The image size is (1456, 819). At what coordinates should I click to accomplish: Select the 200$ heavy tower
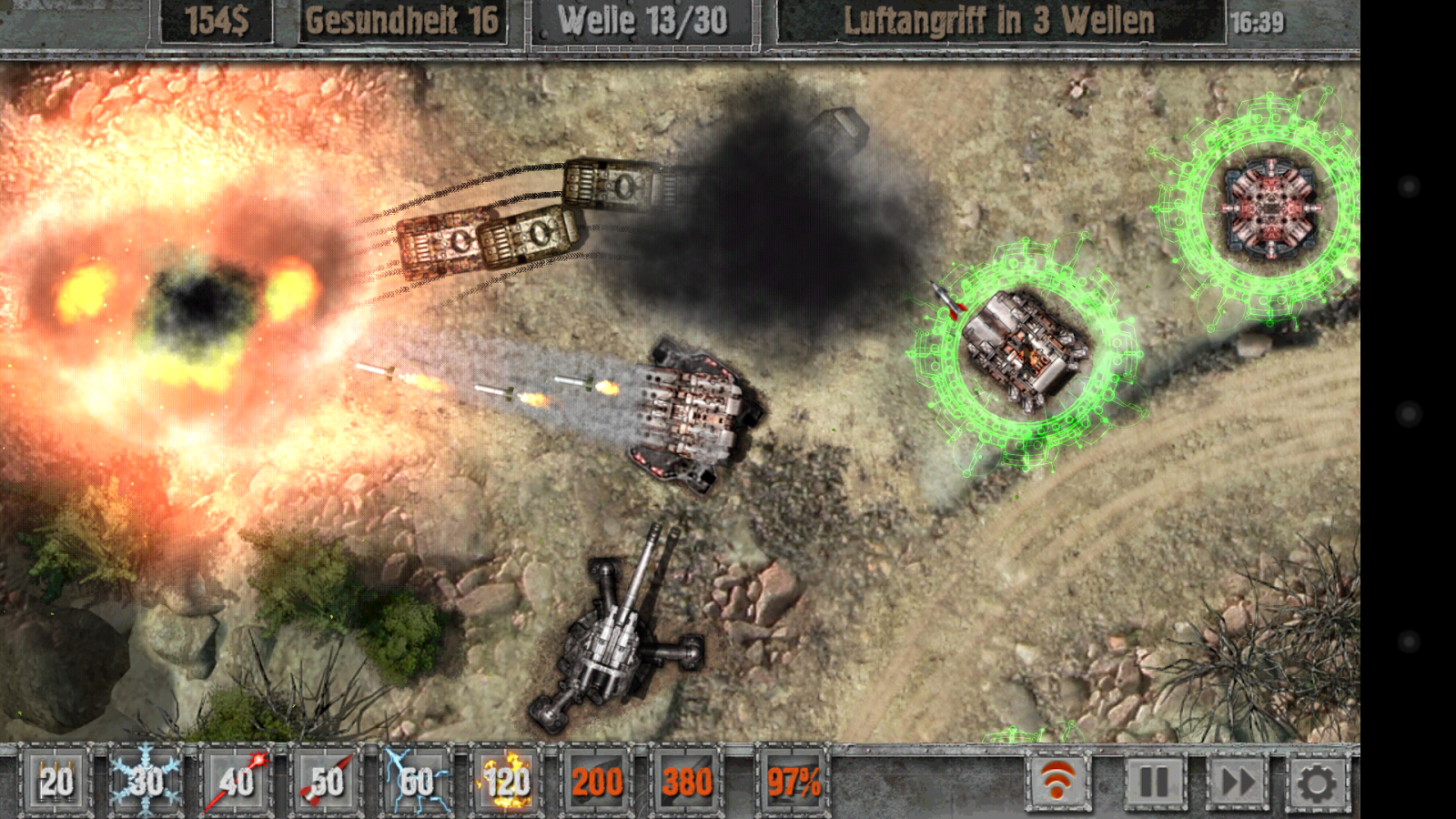pos(596,781)
